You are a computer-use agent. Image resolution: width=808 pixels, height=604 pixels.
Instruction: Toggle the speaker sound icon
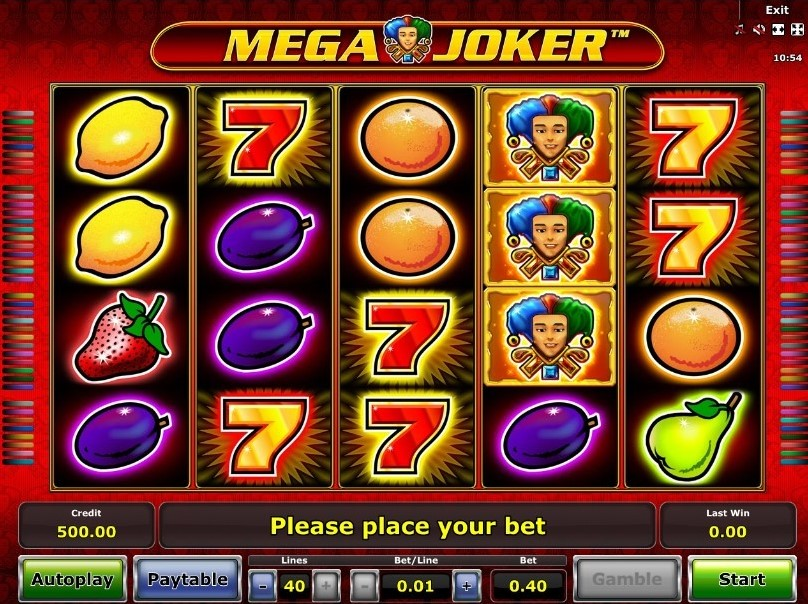[759, 30]
